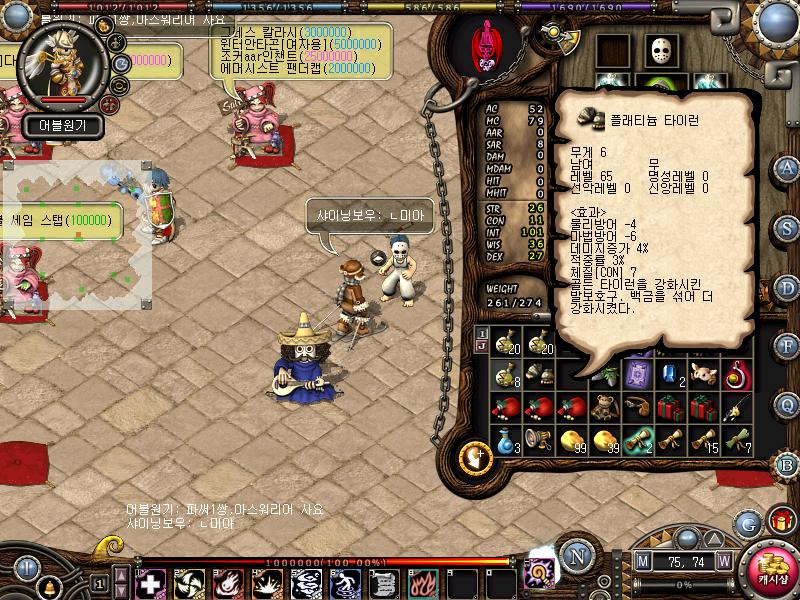The width and height of the screenshot is (800, 600).
Task: Choose the glowing highlighted scroll stack of 2
Action: pos(636,440)
